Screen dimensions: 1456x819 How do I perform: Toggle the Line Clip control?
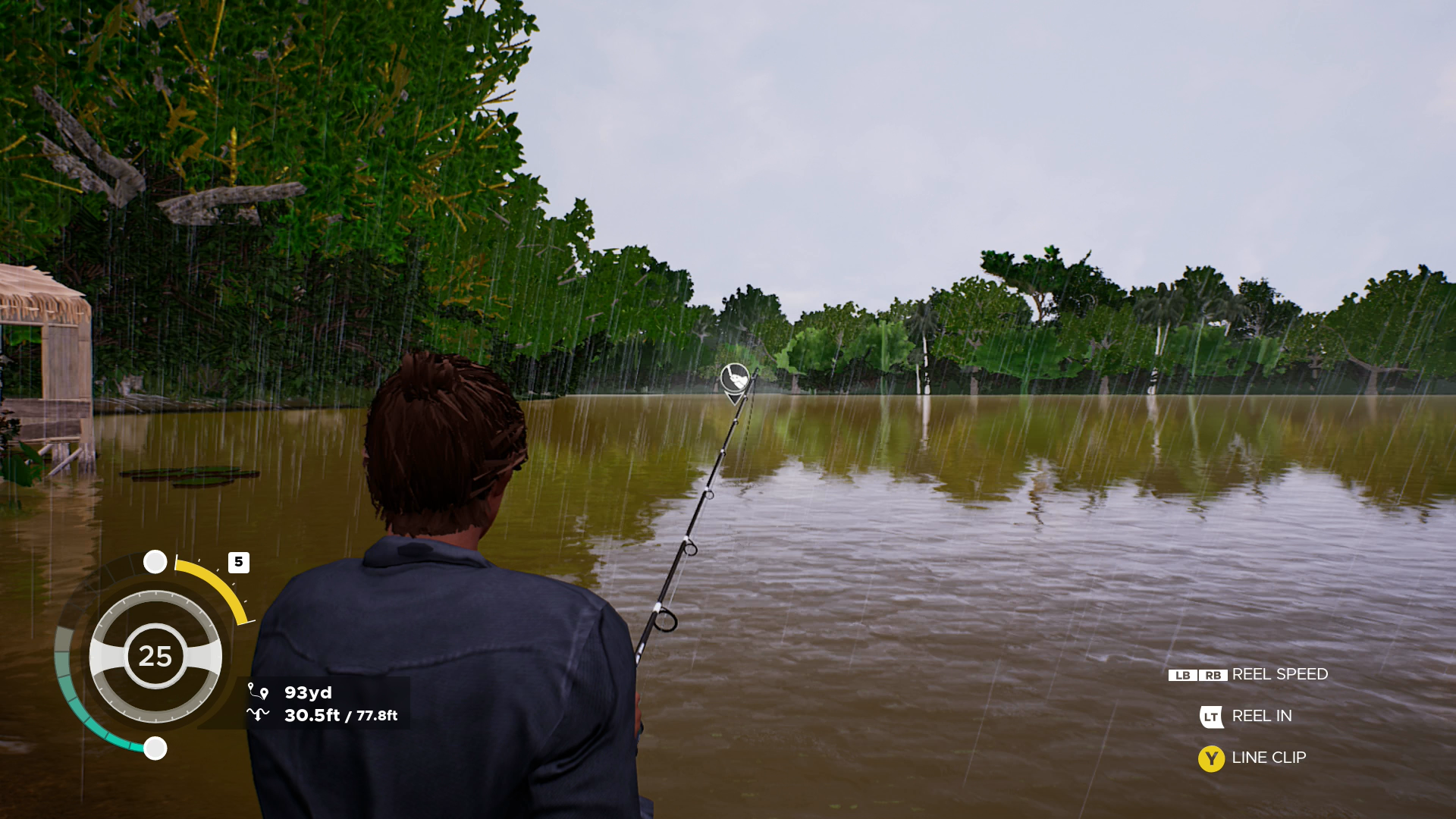1211,758
